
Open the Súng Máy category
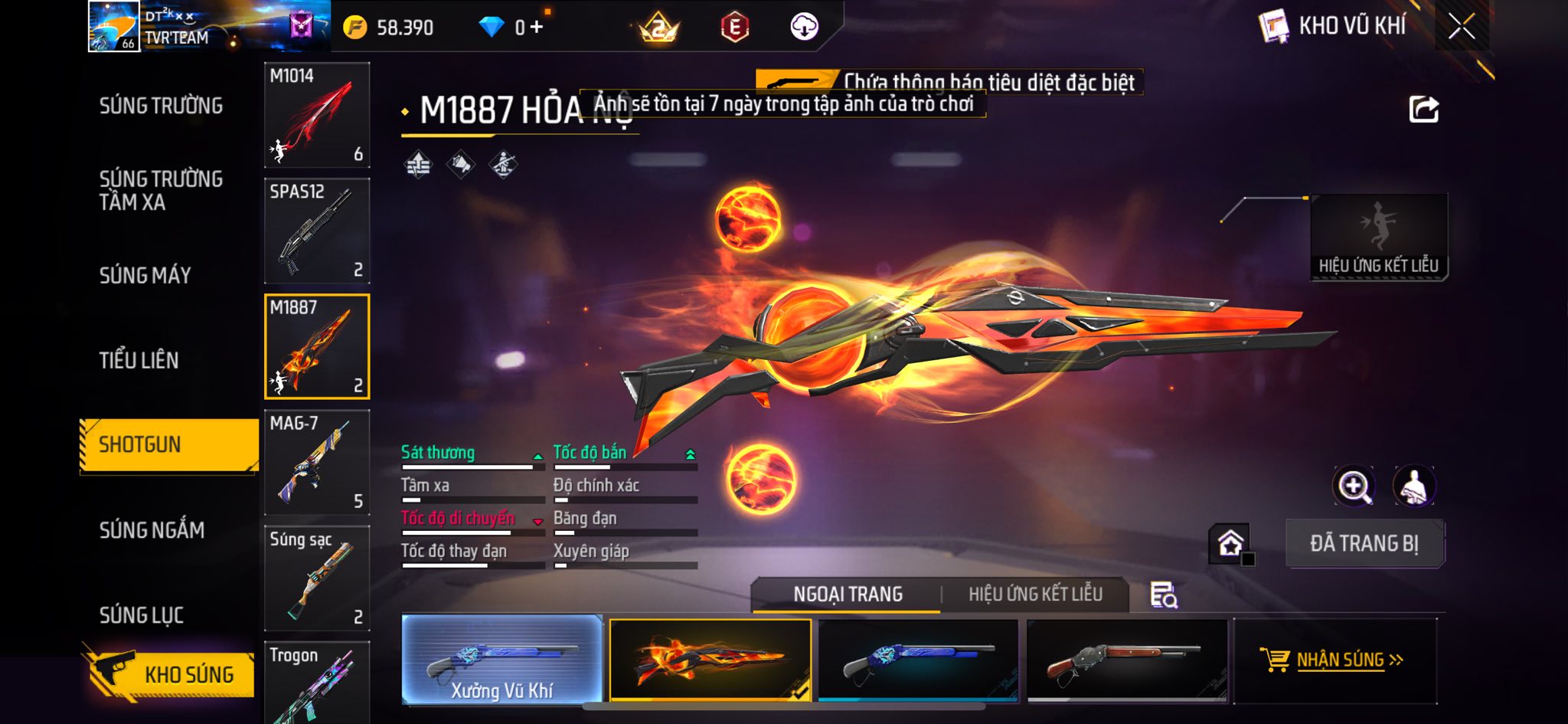(145, 275)
